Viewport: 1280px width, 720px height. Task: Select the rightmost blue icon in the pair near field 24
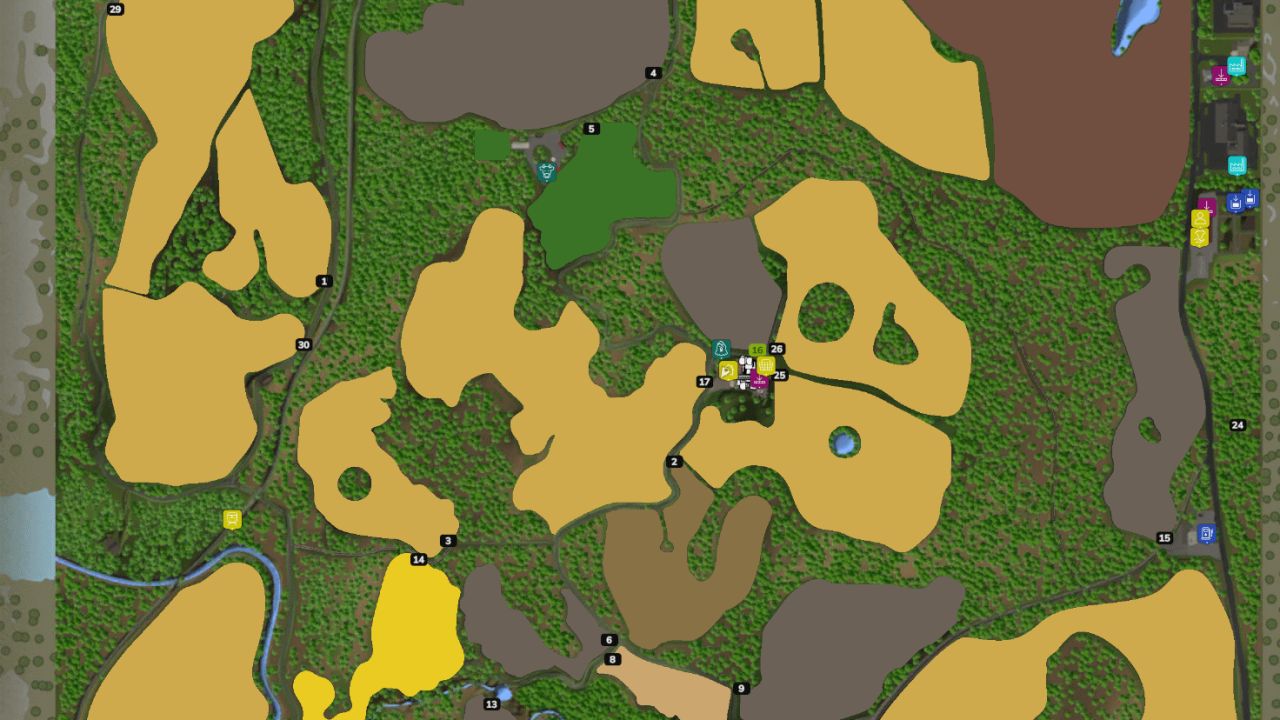click(x=1250, y=197)
